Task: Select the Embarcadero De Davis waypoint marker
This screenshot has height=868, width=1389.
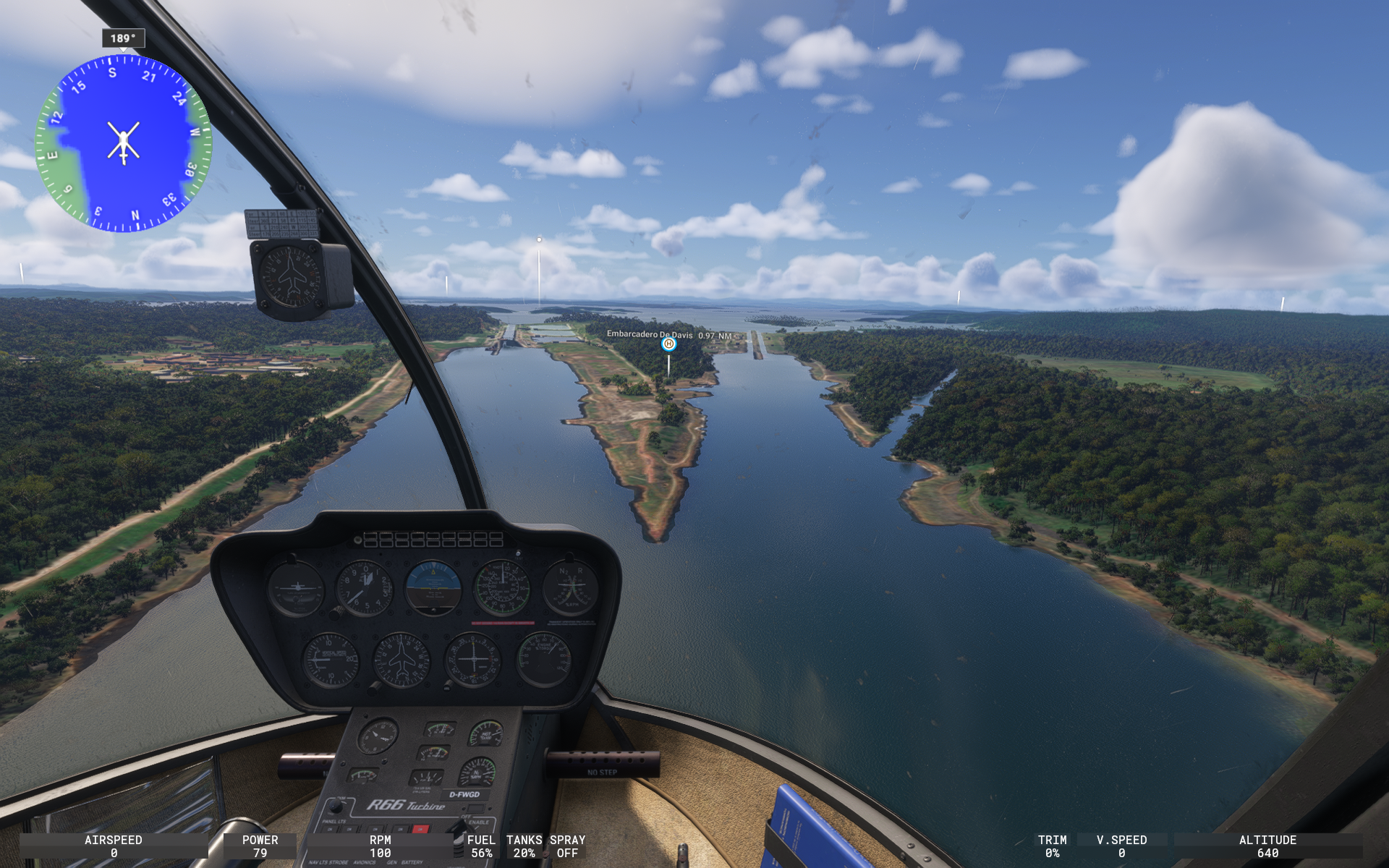Action: (x=668, y=344)
